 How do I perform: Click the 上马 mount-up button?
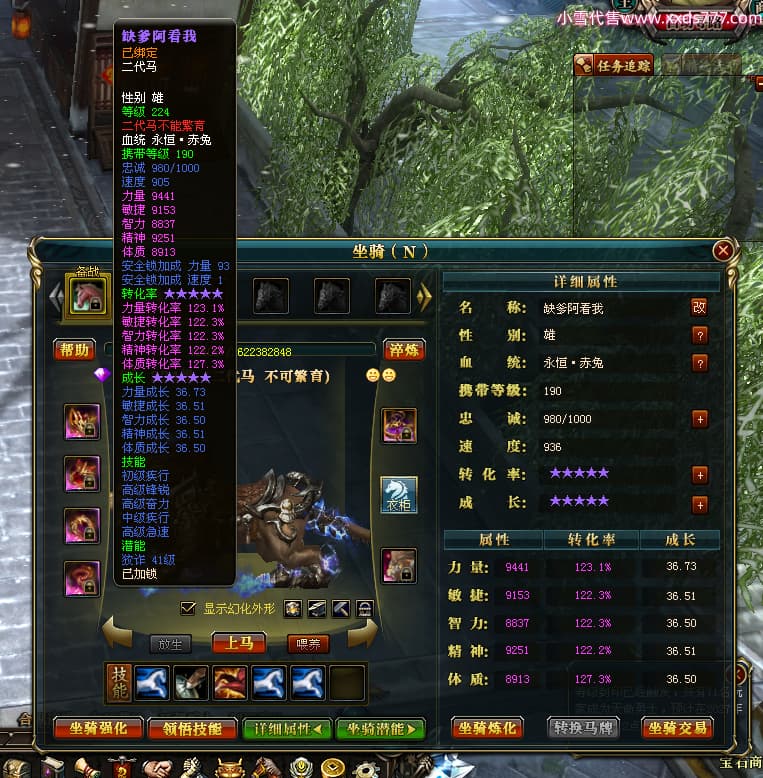(238, 643)
